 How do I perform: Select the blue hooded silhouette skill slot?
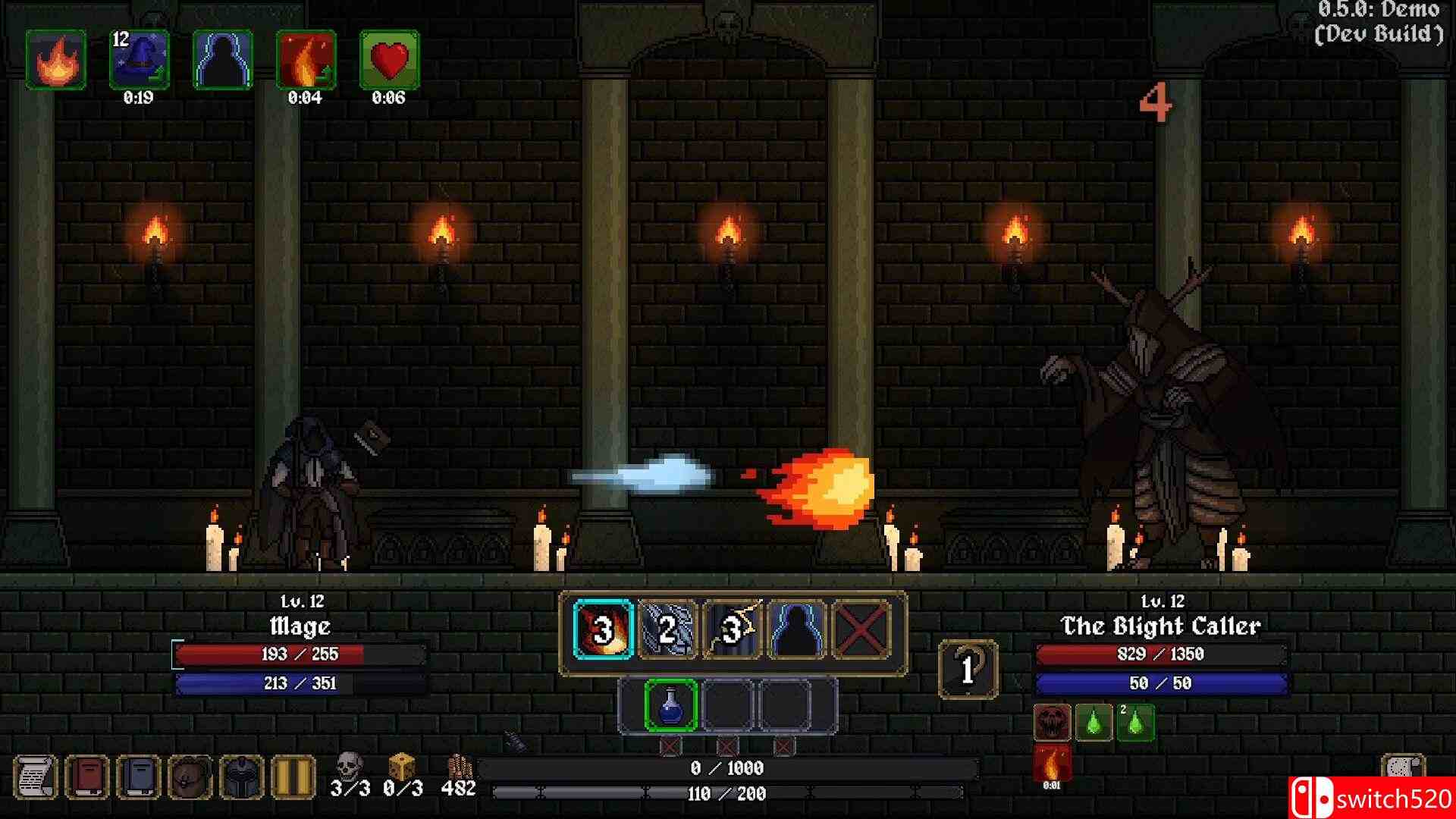coord(797,629)
